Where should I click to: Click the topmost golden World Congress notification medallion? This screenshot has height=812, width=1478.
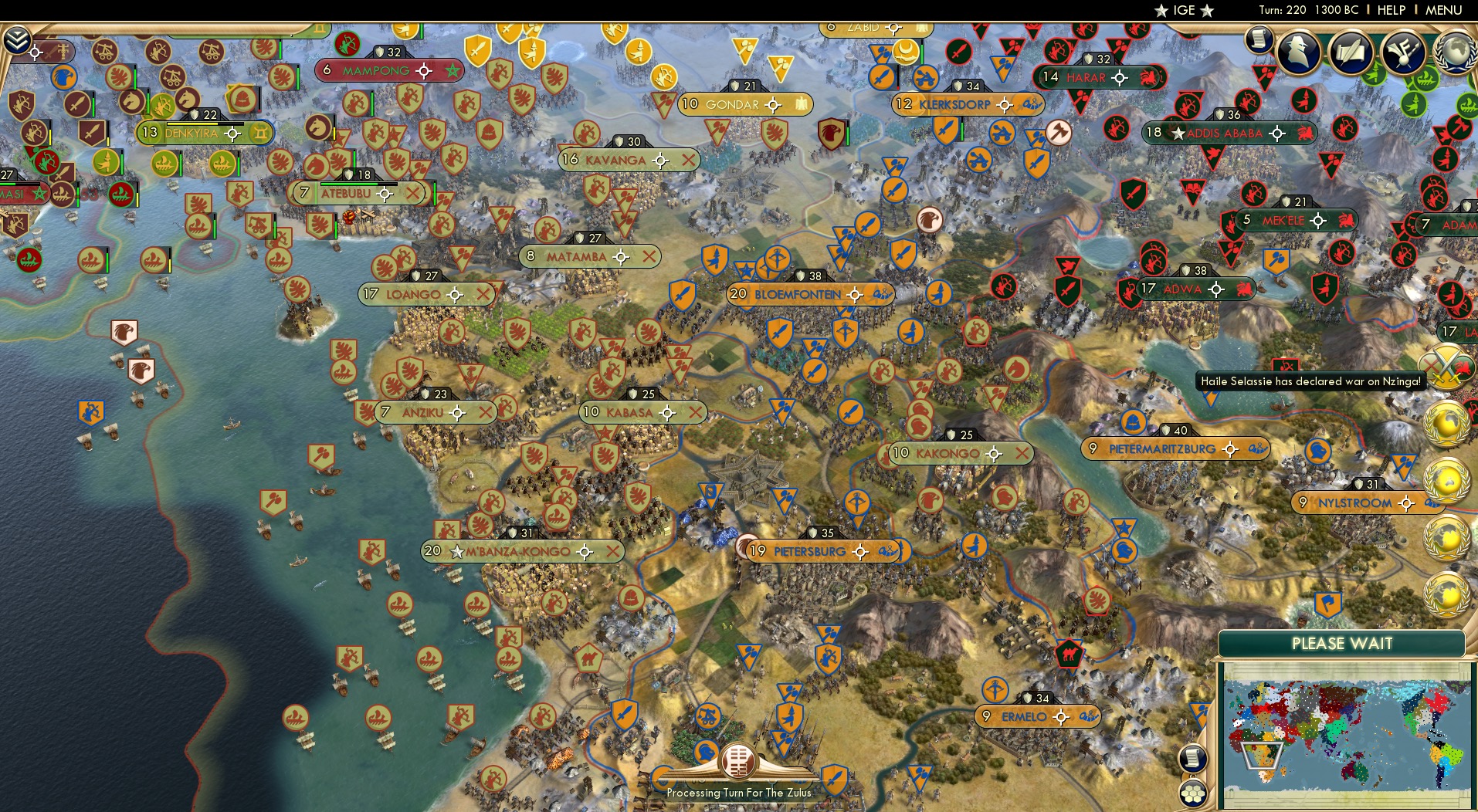coord(1445,425)
